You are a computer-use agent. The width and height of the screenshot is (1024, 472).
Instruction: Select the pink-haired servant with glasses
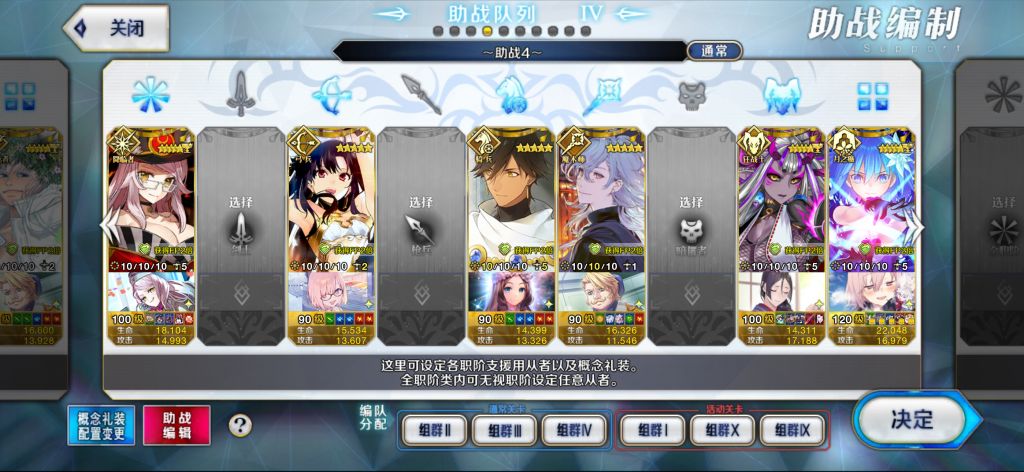[x=150, y=200]
